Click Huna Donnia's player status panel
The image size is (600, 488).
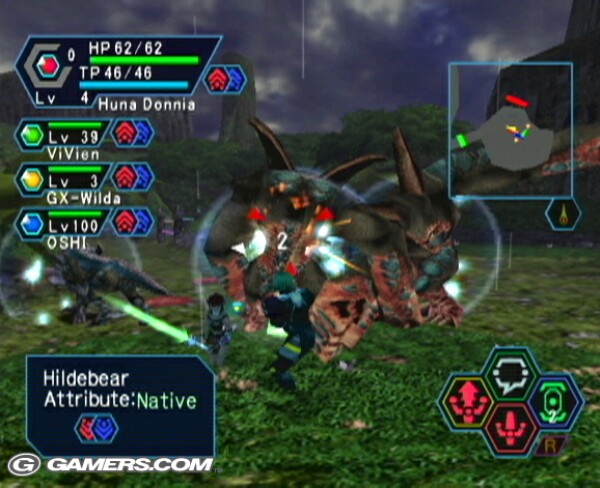[x=118, y=73]
